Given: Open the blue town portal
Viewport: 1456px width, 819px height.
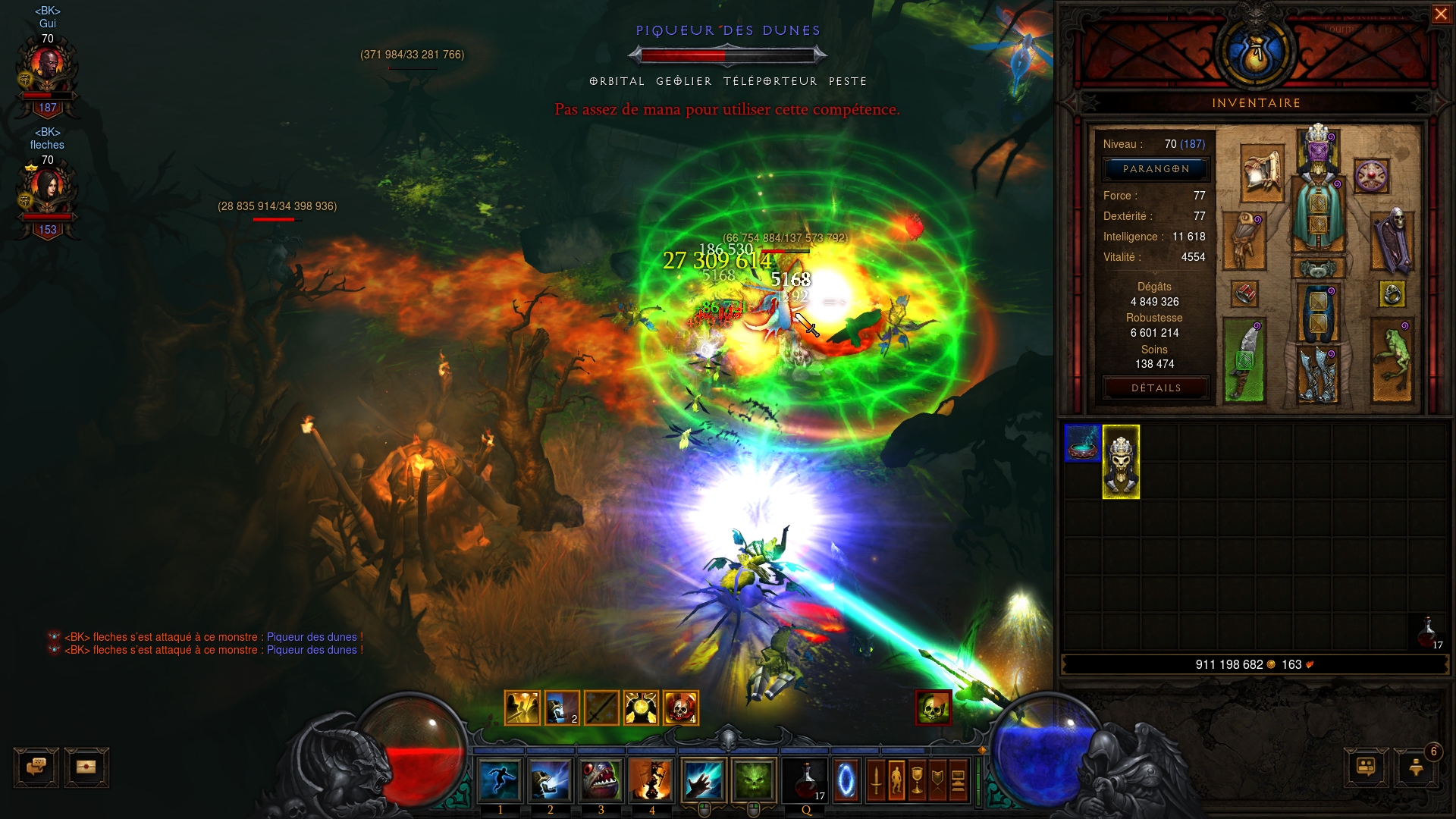Looking at the screenshot, I should (x=846, y=780).
